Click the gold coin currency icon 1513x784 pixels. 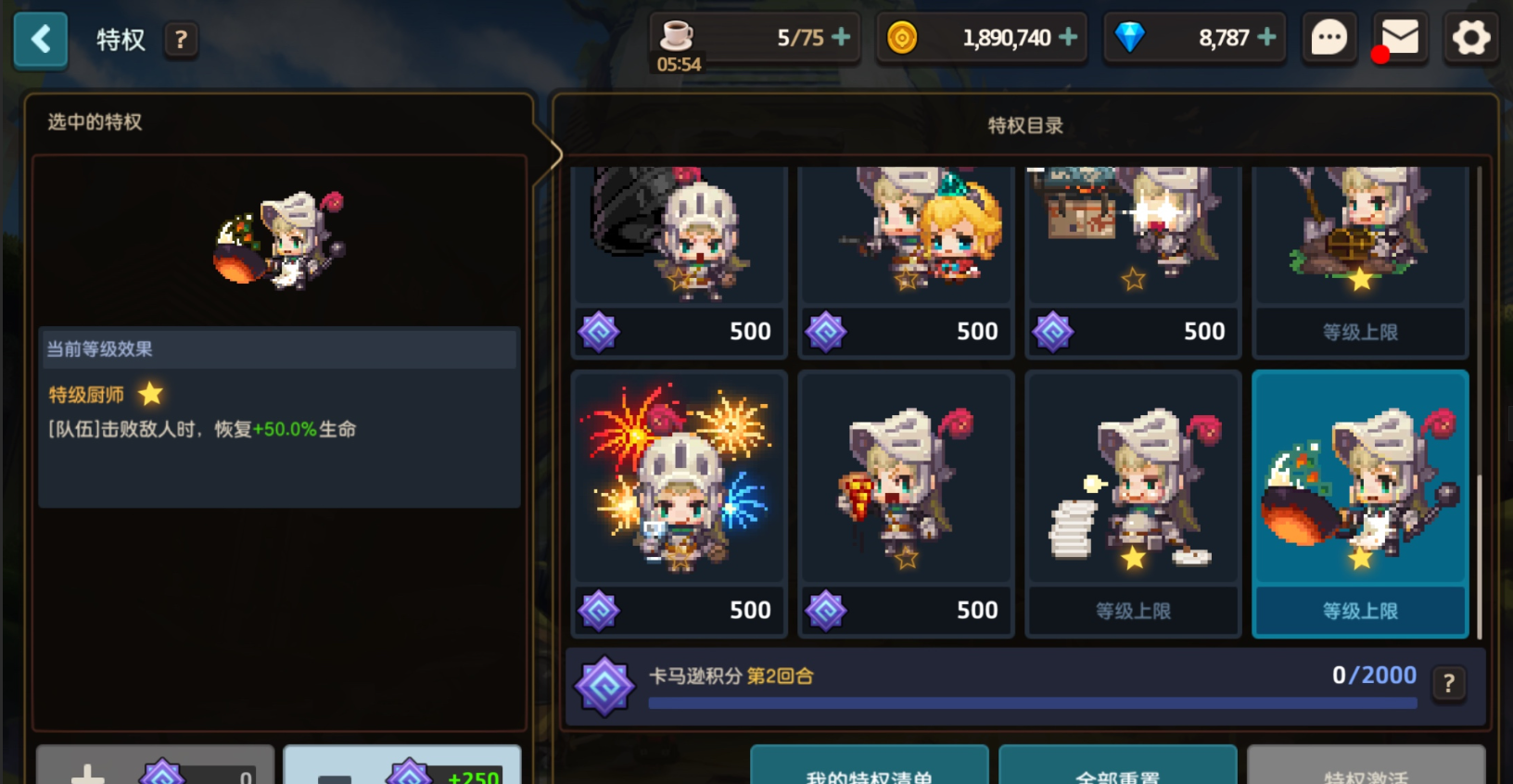(x=901, y=38)
